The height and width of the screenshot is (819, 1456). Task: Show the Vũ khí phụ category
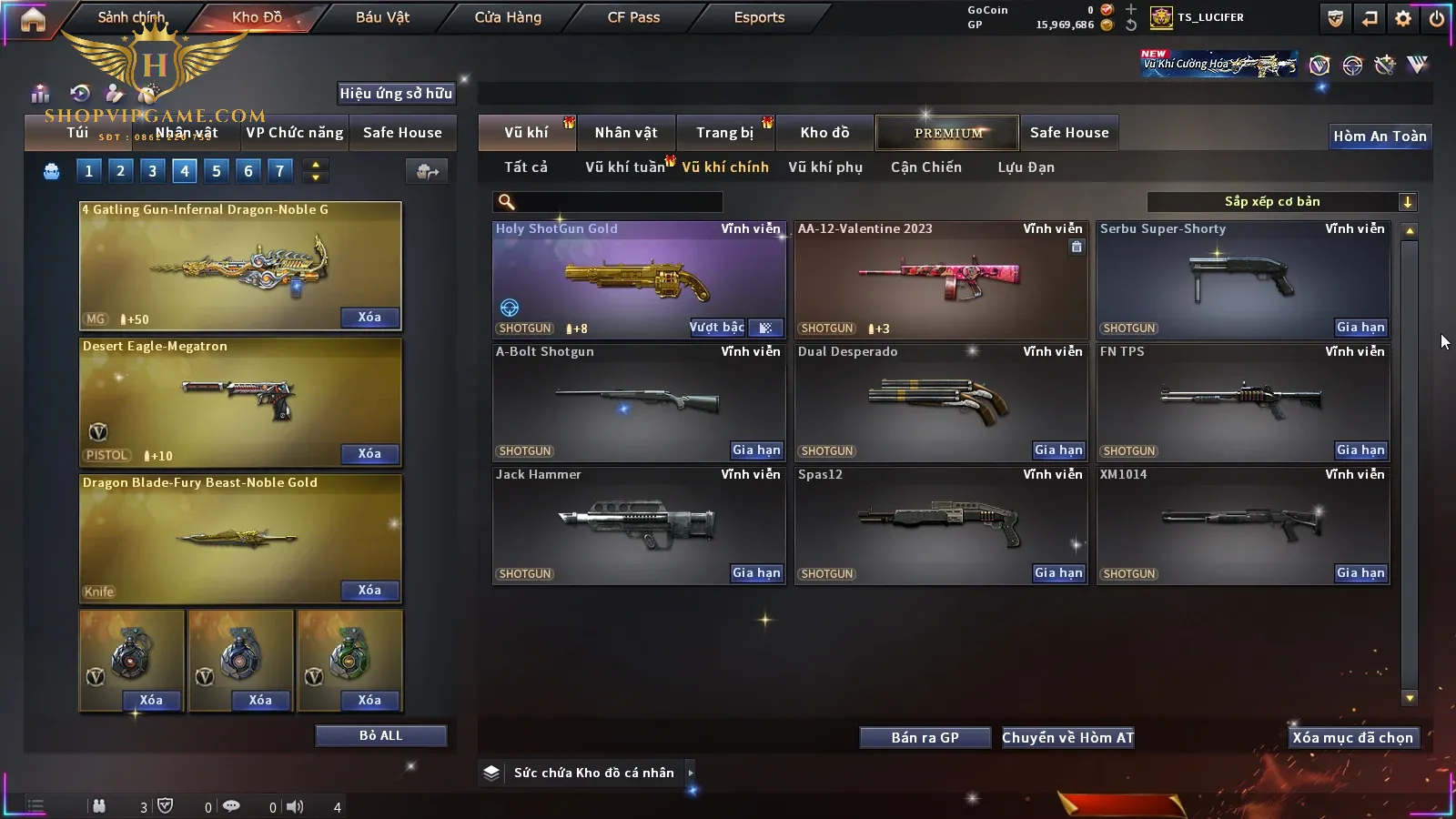(824, 167)
